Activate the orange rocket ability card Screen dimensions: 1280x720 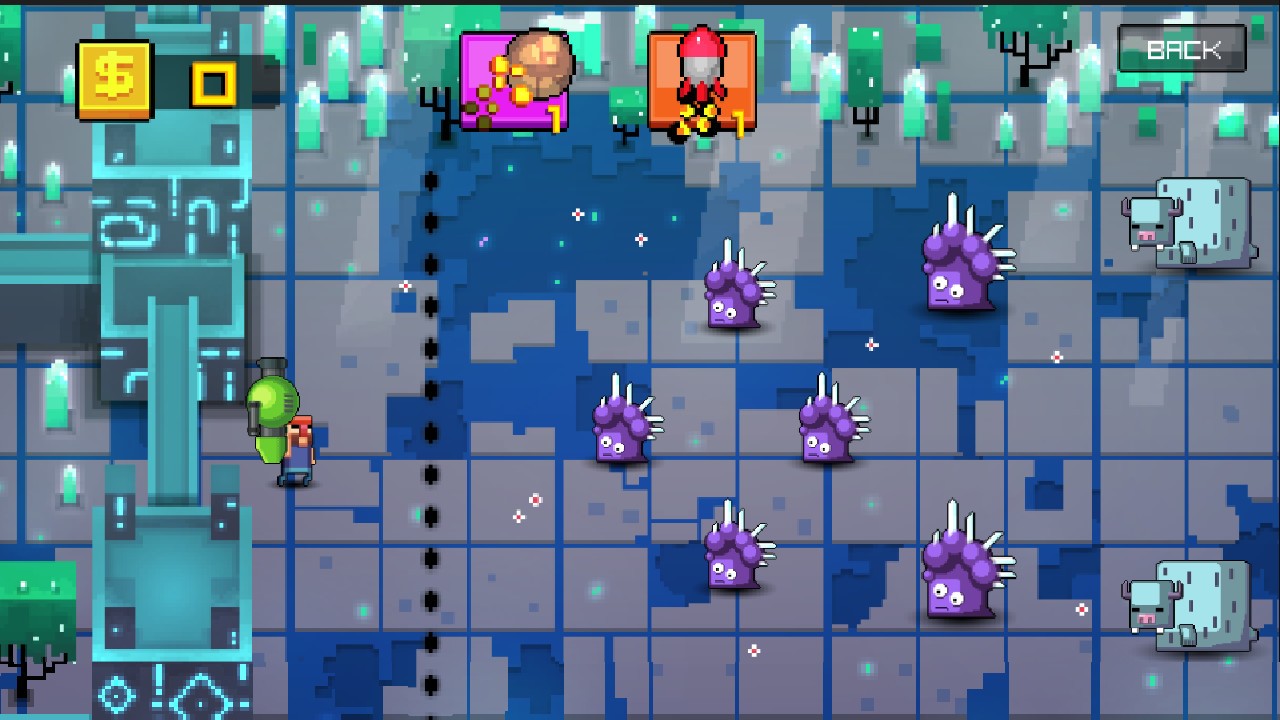point(701,83)
